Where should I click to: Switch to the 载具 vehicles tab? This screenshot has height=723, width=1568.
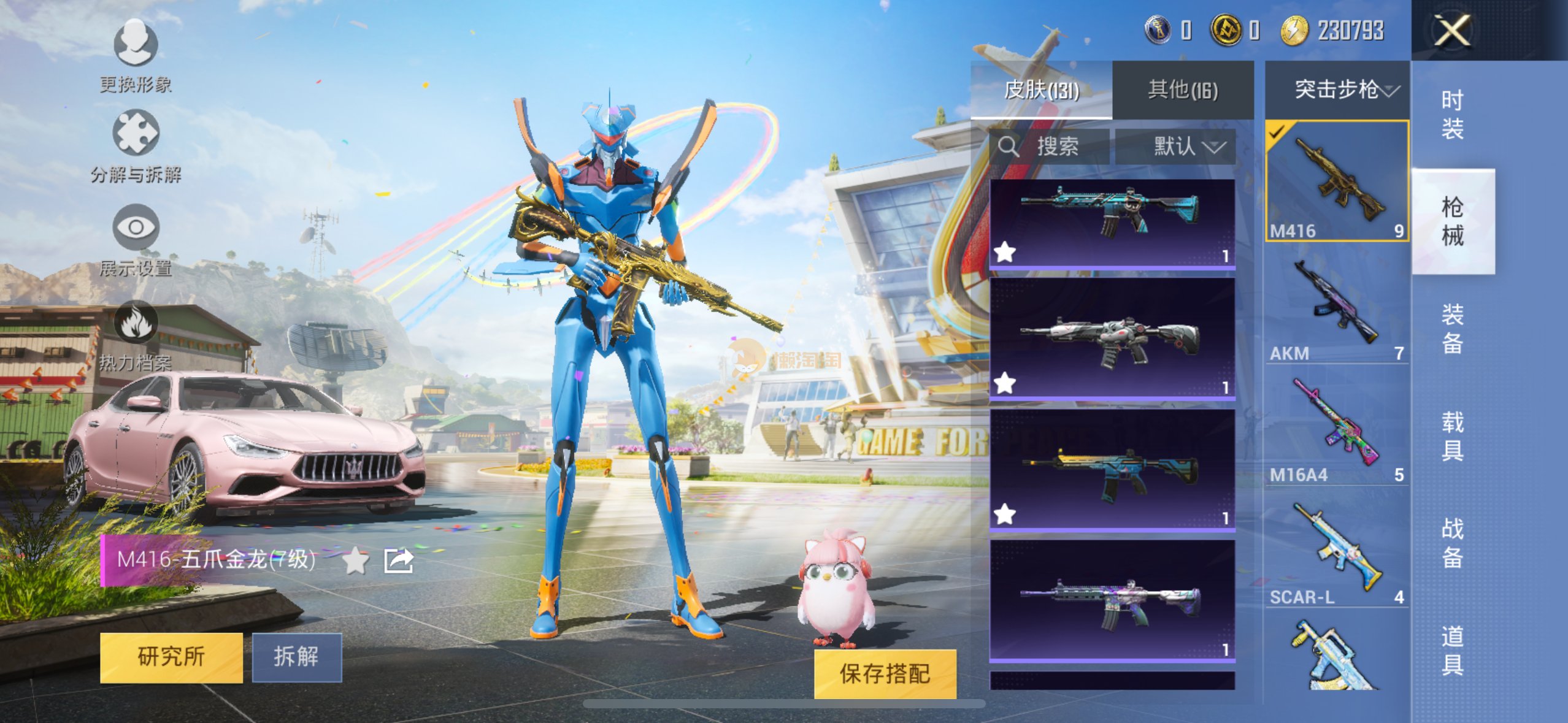pyautogui.click(x=1452, y=436)
